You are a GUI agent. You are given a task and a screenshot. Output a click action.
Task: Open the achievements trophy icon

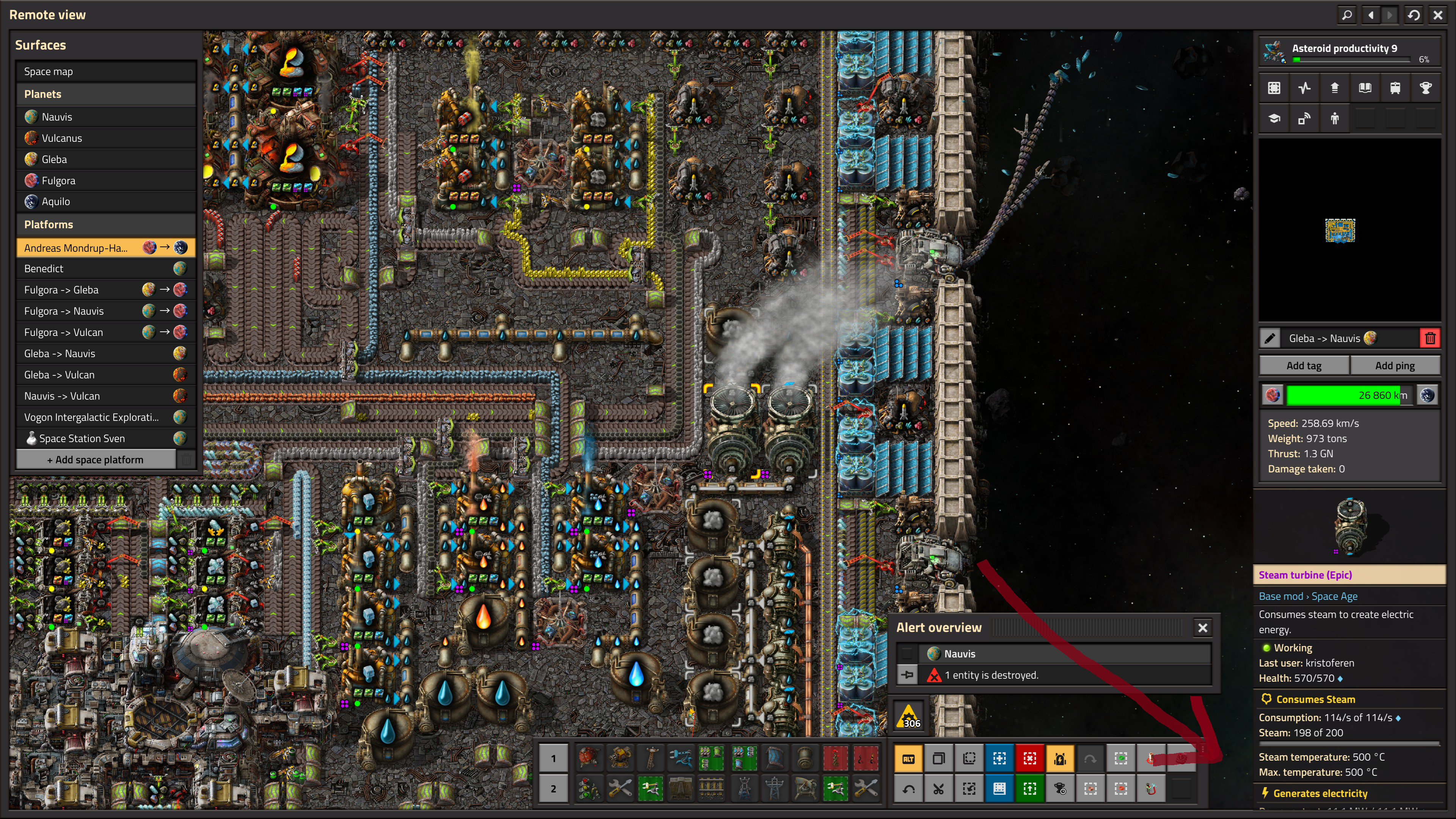click(1426, 88)
